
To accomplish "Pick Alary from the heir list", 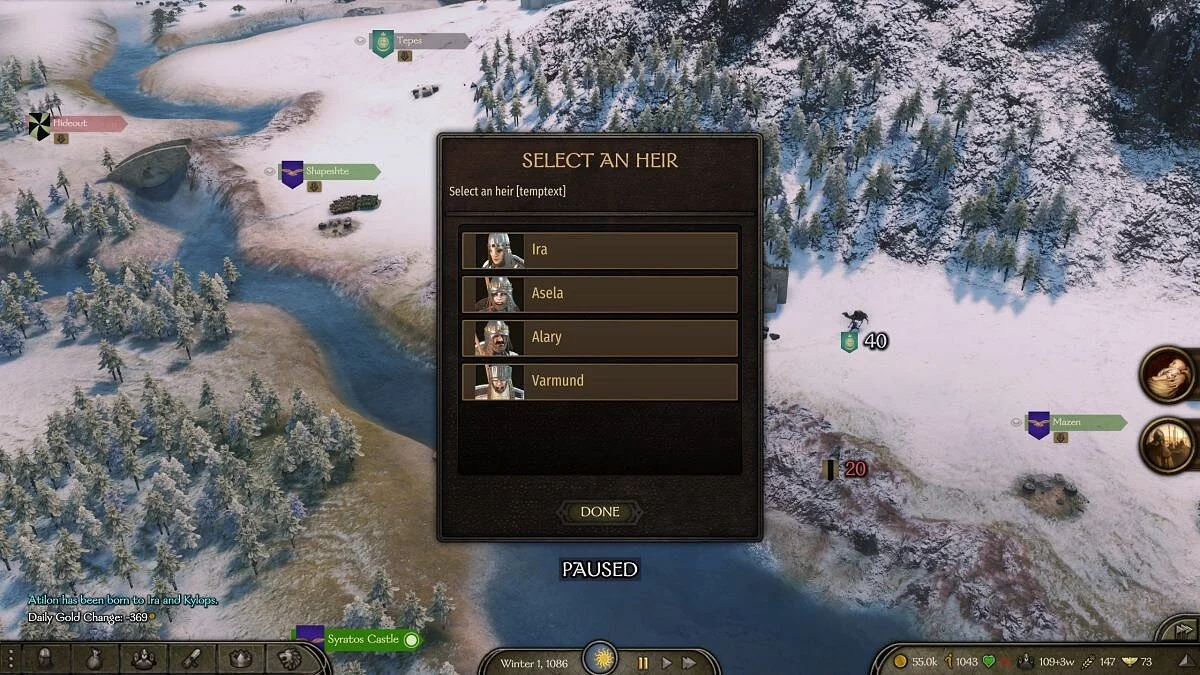I will click(600, 338).
